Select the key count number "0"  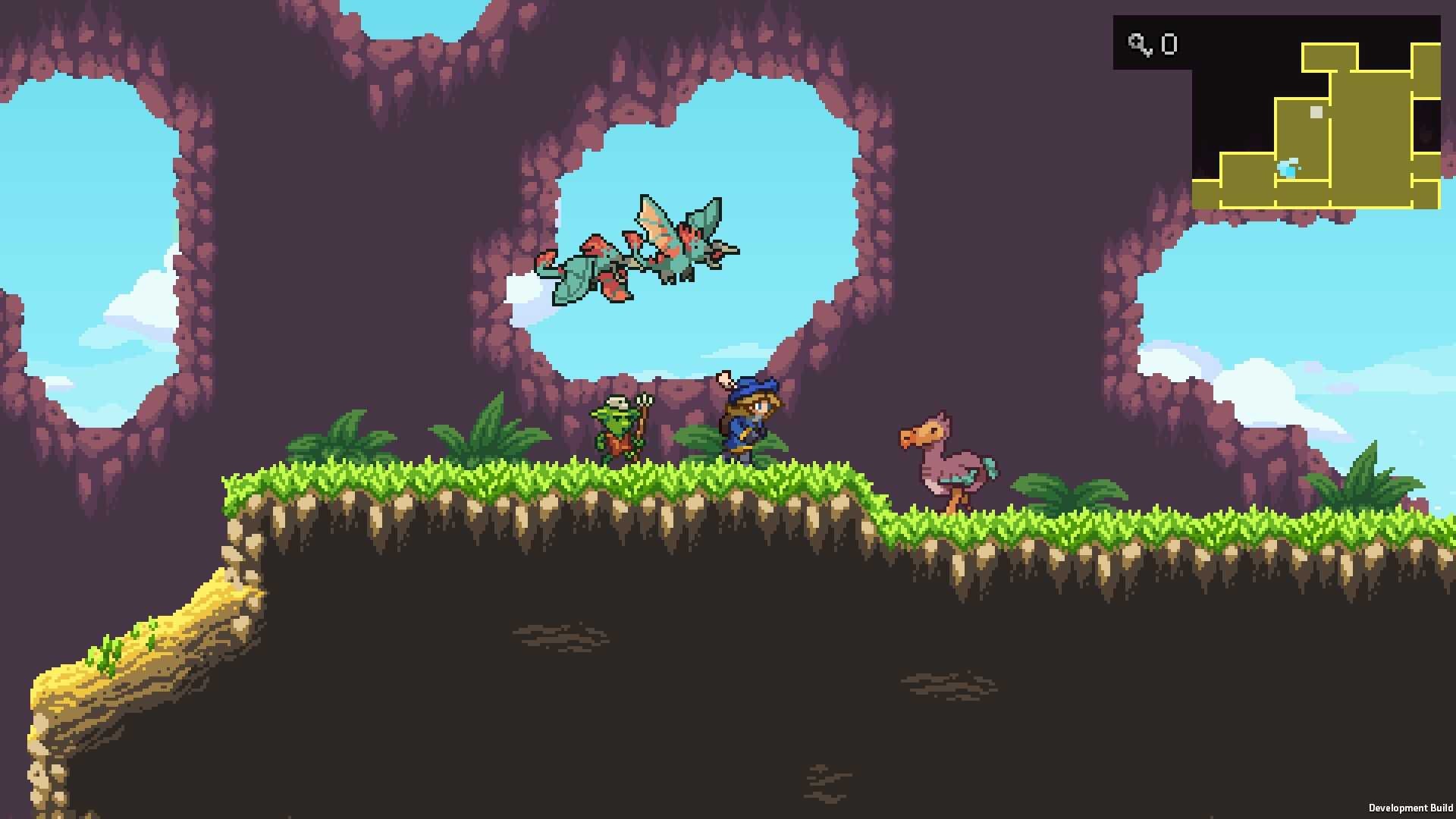(x=1169, y=43)
